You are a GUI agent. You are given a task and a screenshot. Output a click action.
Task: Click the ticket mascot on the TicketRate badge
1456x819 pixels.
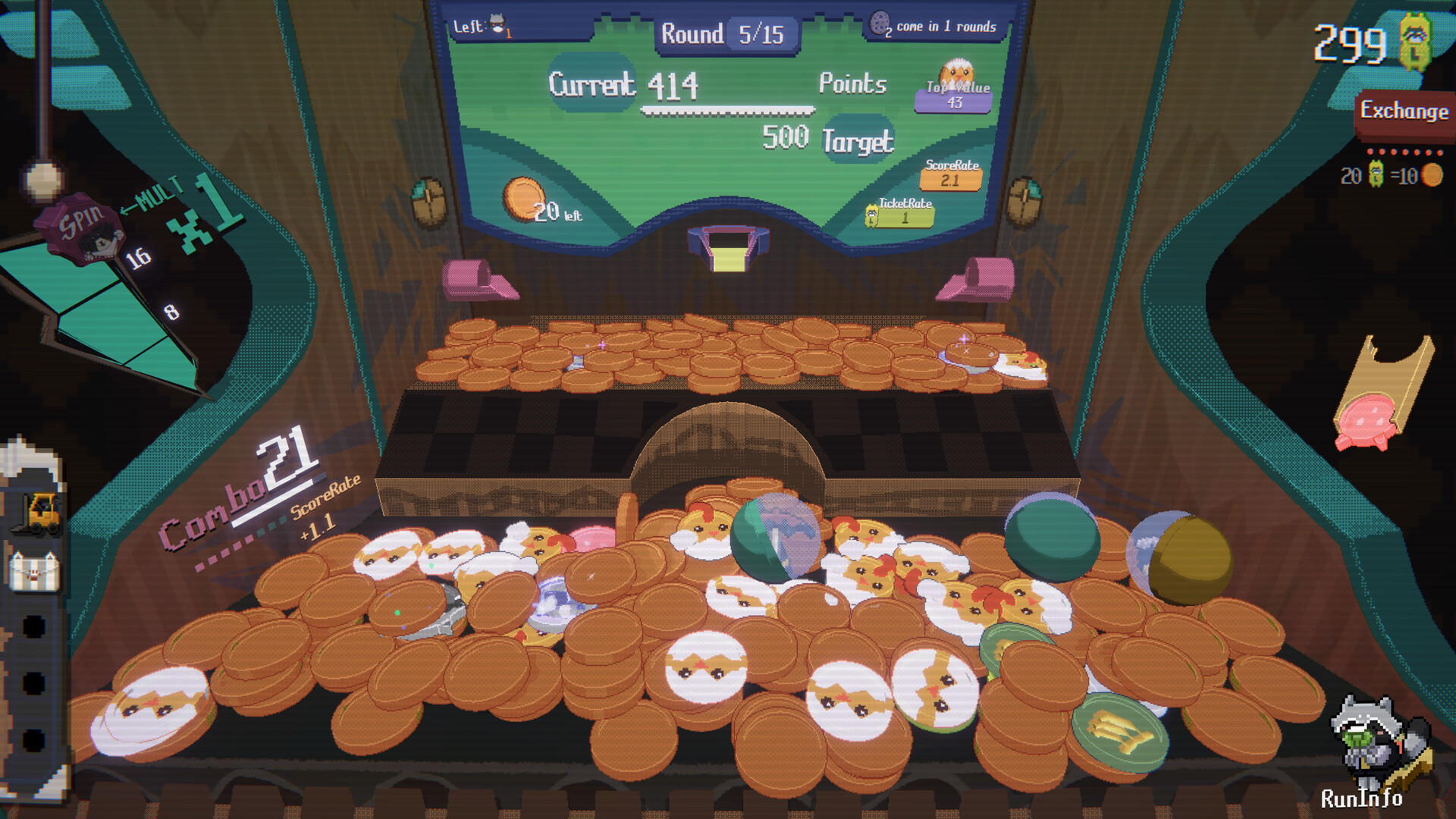click(872, 215)
